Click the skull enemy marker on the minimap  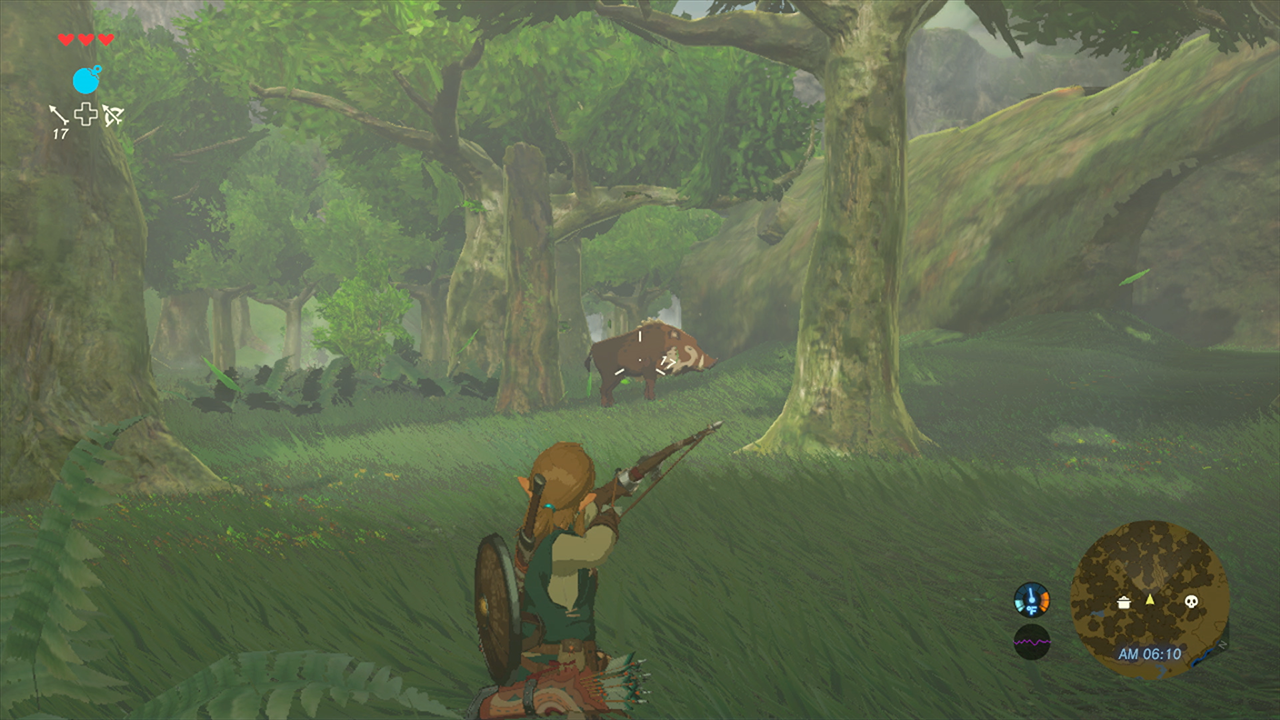click(x=1192, y=600)
